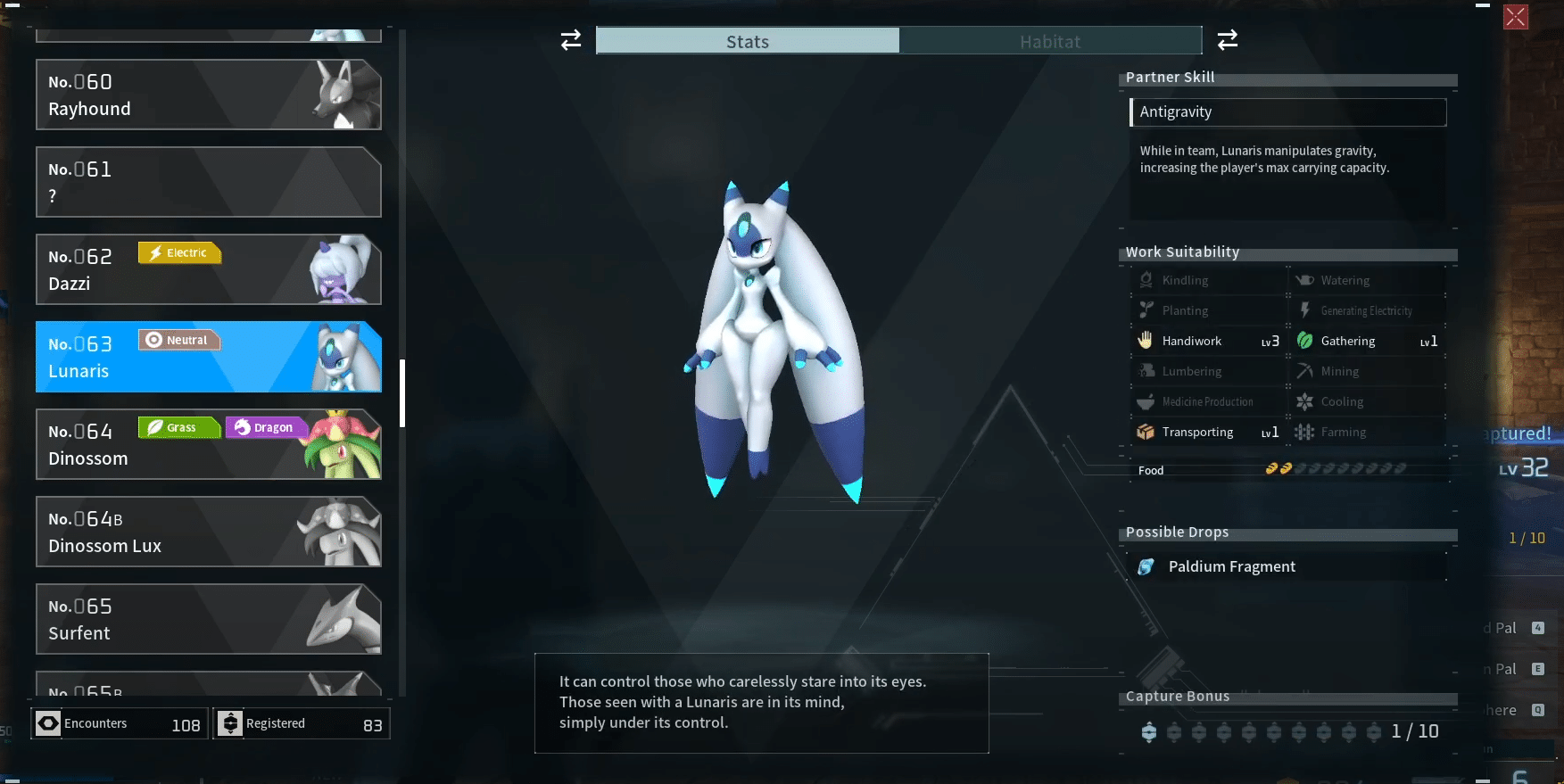Click the swap arrows right of the Habitat tab
Viewport: 1564px width, 784px height.
click(1228, 39)
